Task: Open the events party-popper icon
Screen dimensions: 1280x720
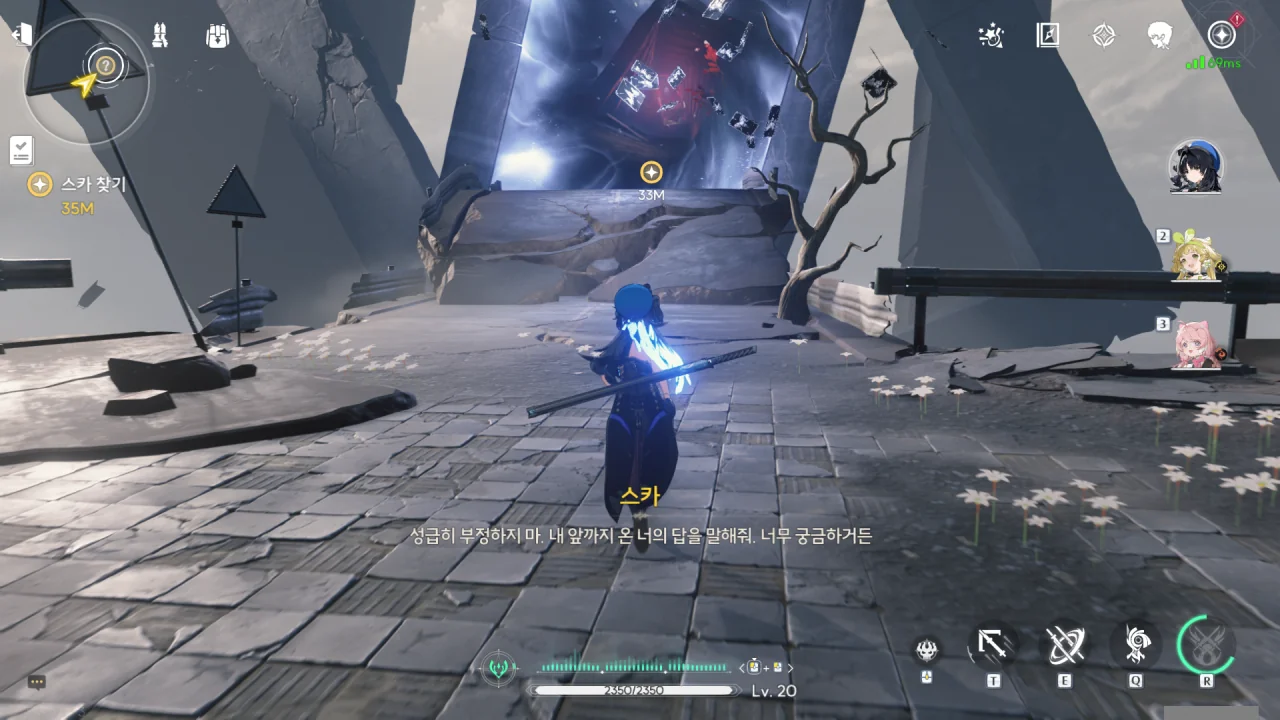Action: pyautogui.click(x=991, y=36)
